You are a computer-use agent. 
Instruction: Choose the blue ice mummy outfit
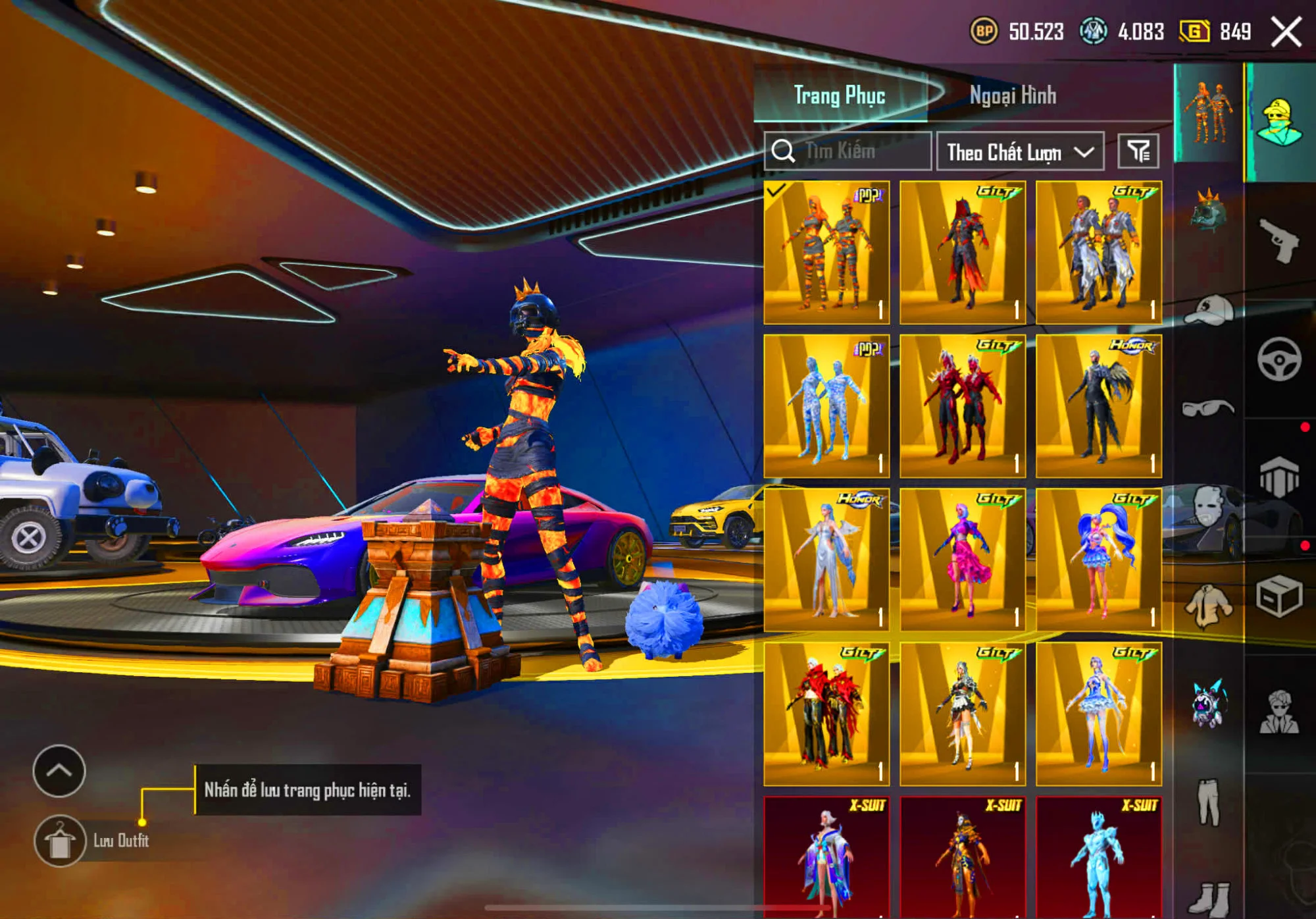coord(826,406)
